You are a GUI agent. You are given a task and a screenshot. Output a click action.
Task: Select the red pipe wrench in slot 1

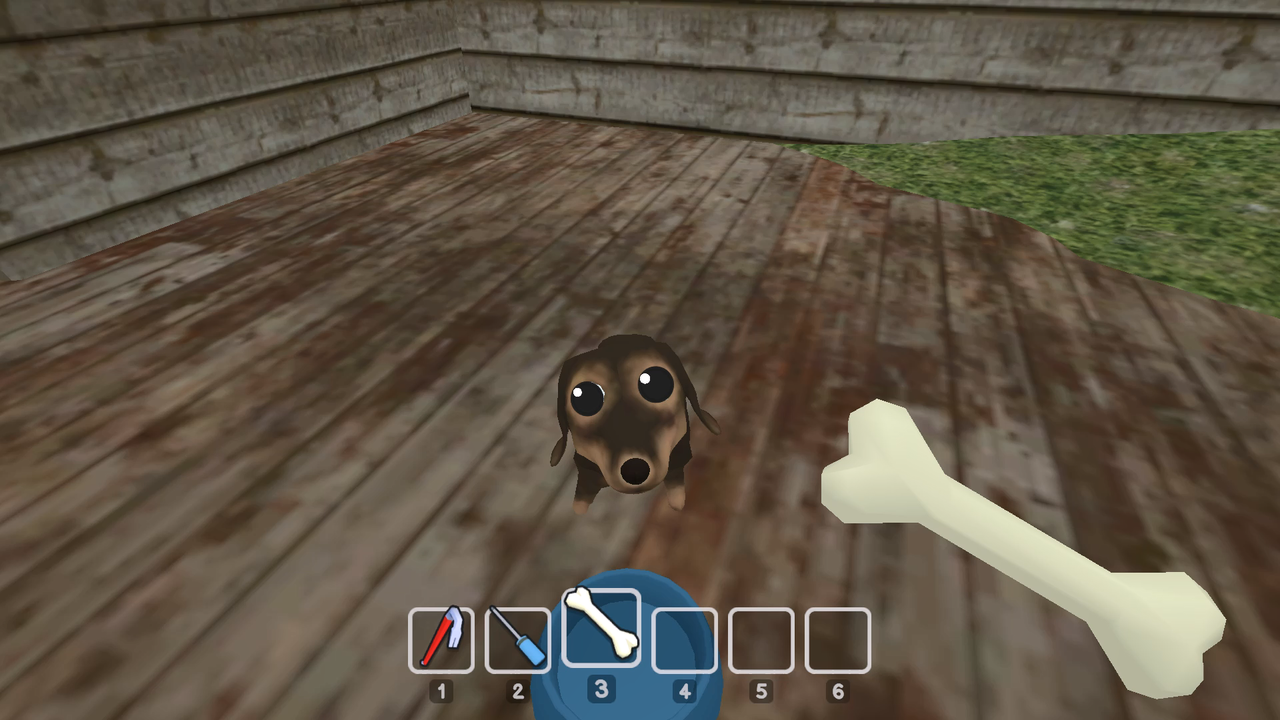point(441,638)
